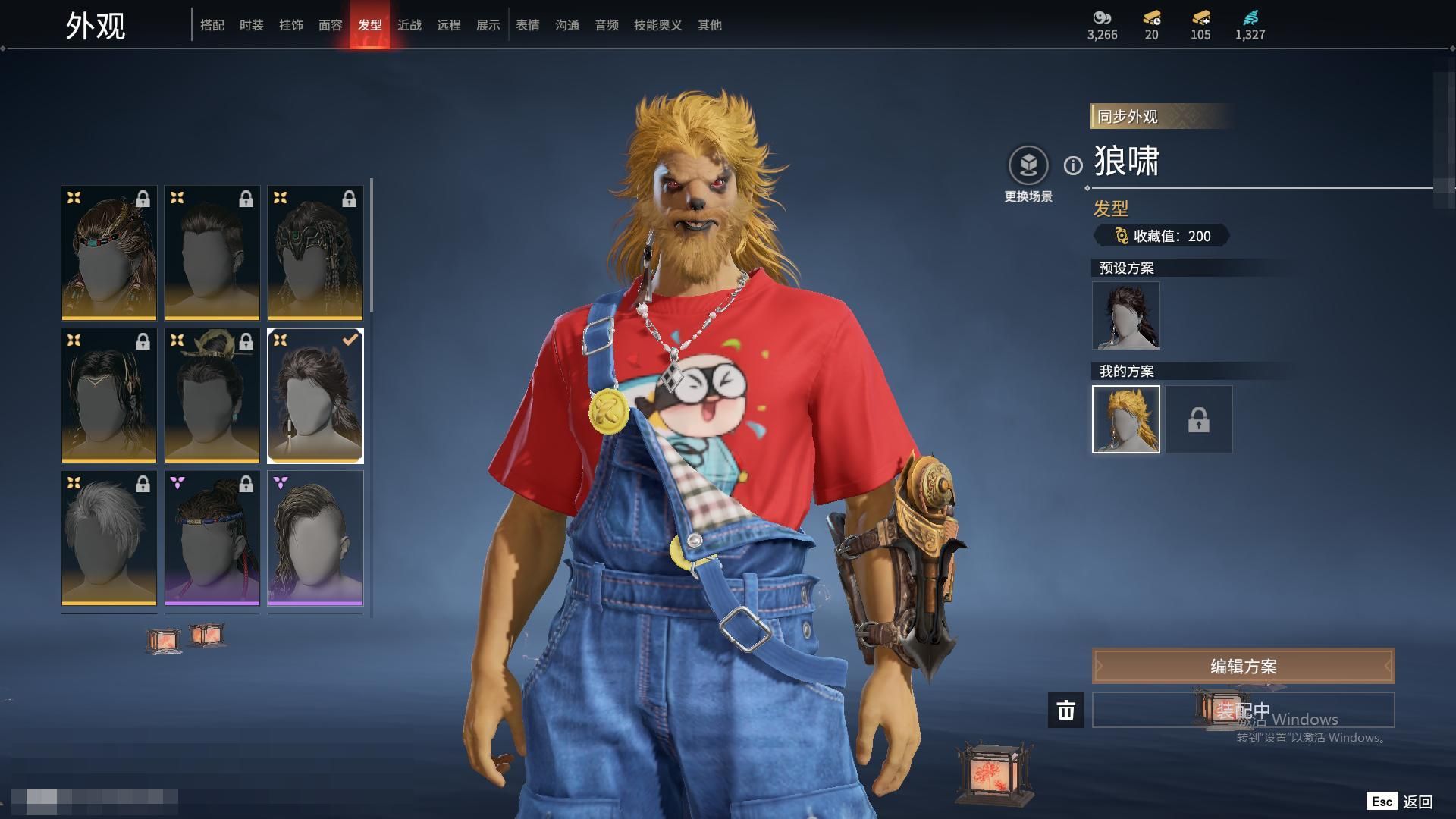Go to the 面容 tab
Screen dimensions: 1456x819
click(331, 25)
